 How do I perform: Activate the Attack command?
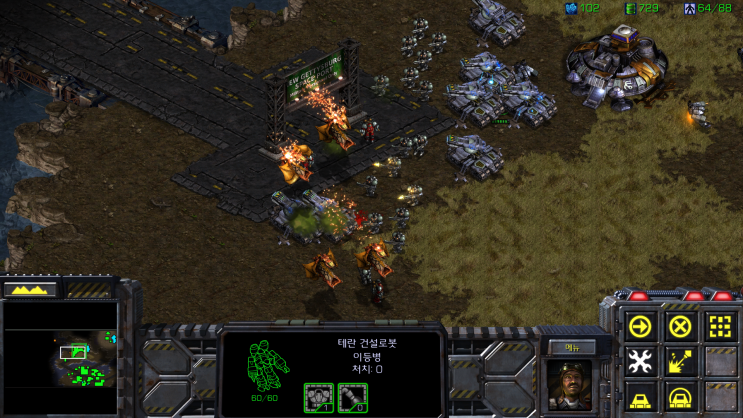[720, 326]
